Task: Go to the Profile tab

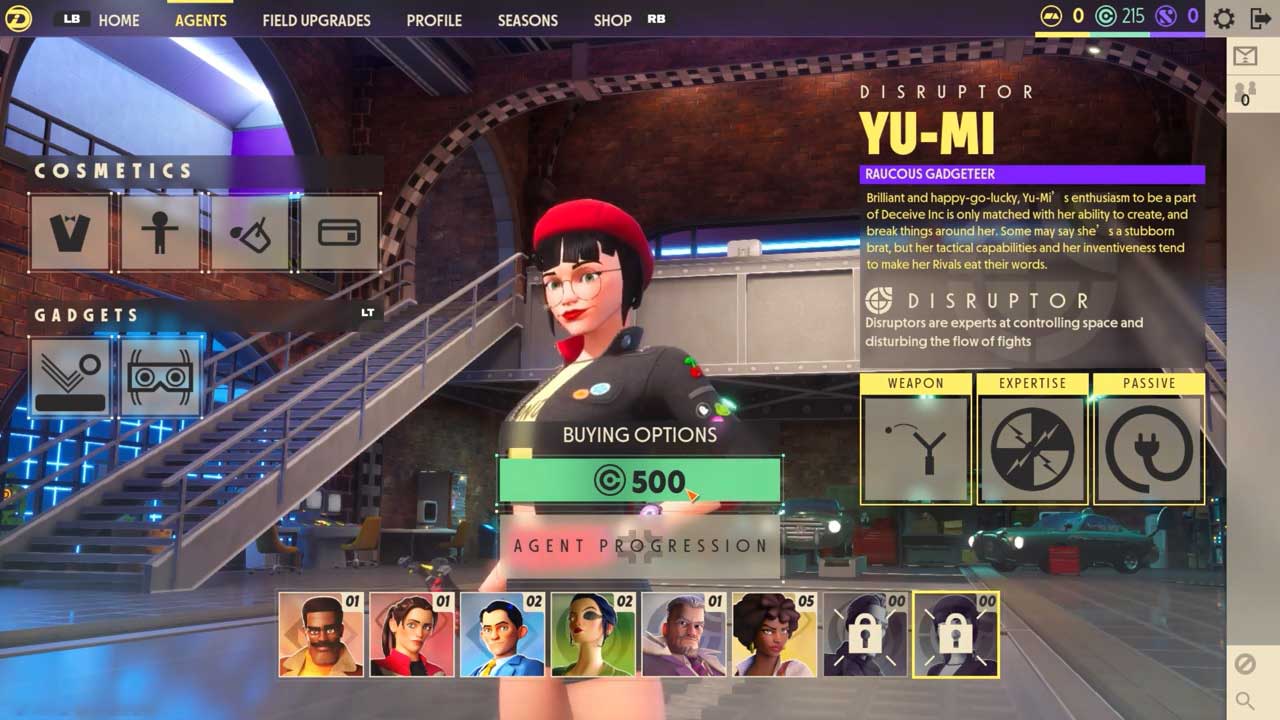Action: tap(434, 20)
